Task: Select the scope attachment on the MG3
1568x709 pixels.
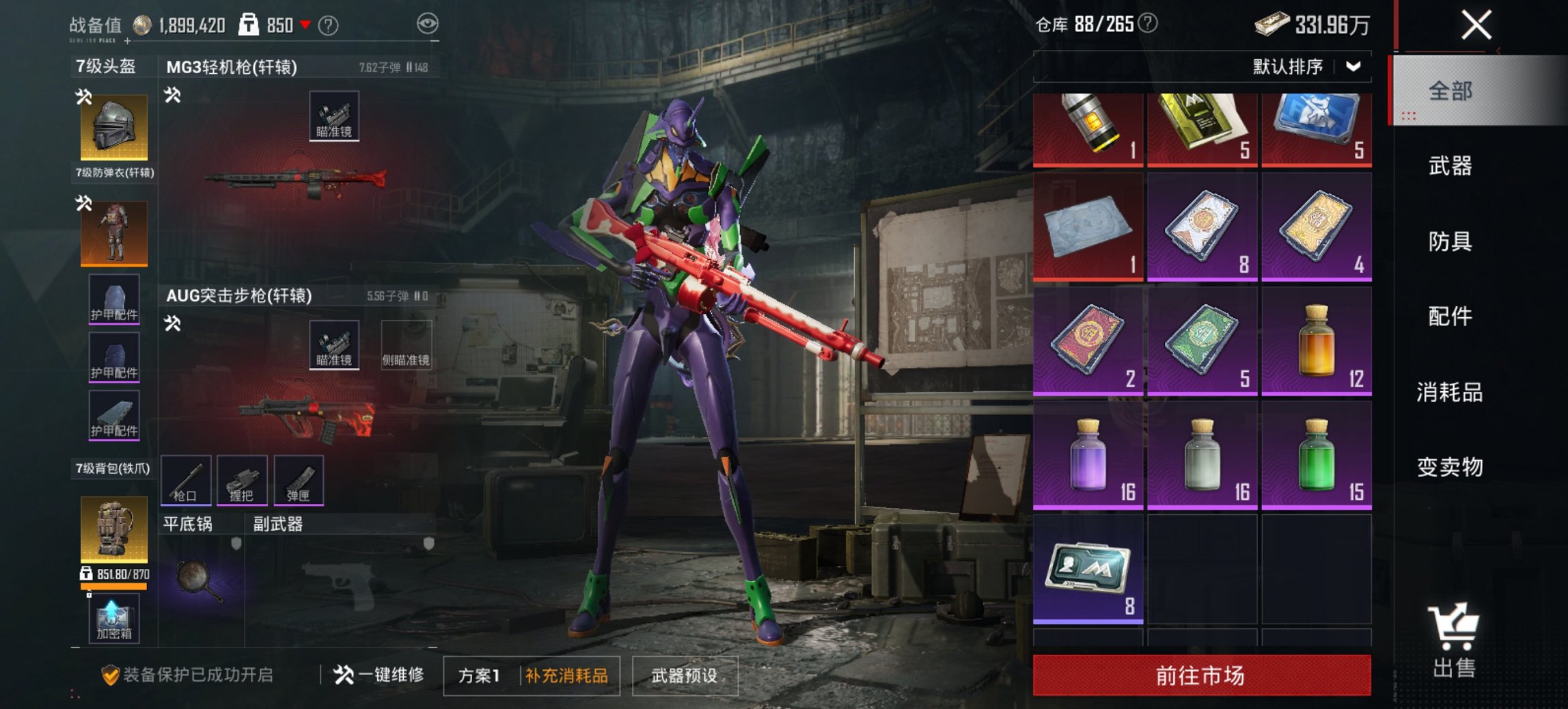Action: (333, 116)
